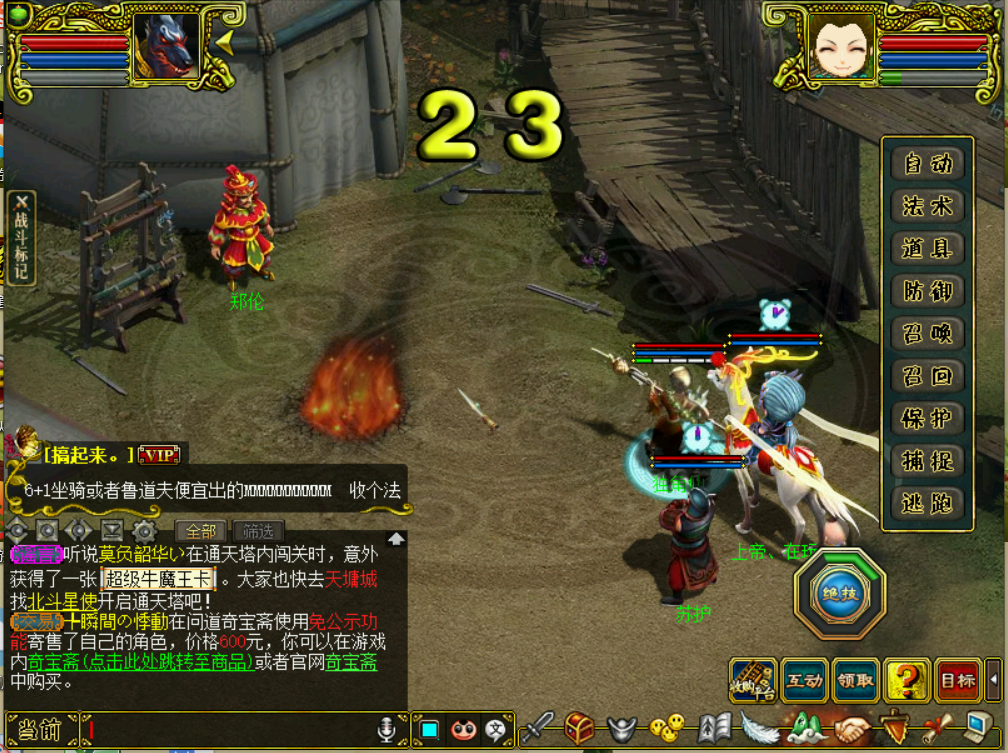This screenshot has height=753, width=1008.
Task: Open the 法术 spell command
Action: coord(927,207)
